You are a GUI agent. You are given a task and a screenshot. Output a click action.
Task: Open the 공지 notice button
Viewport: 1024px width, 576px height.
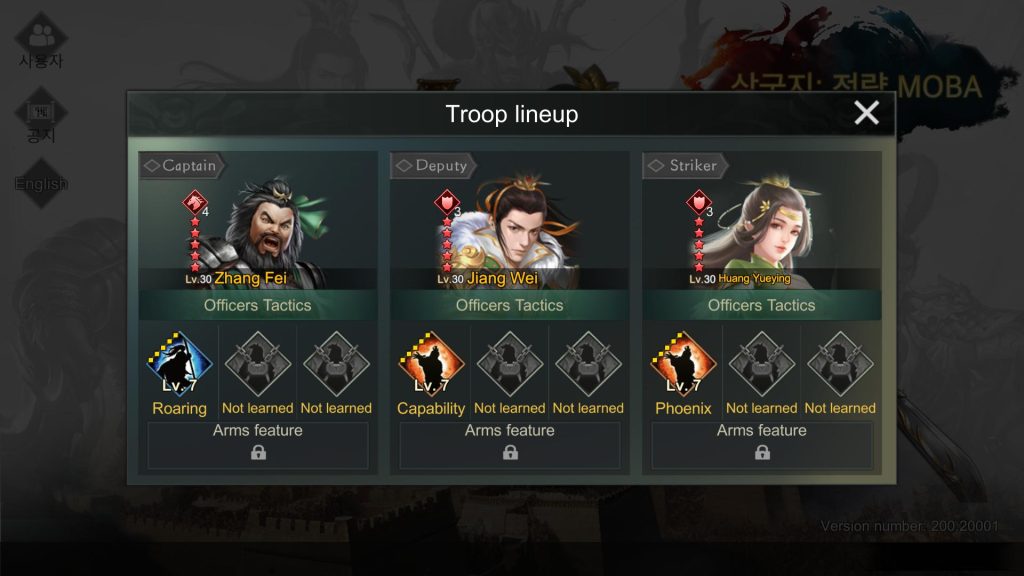[x=41, y=118]
